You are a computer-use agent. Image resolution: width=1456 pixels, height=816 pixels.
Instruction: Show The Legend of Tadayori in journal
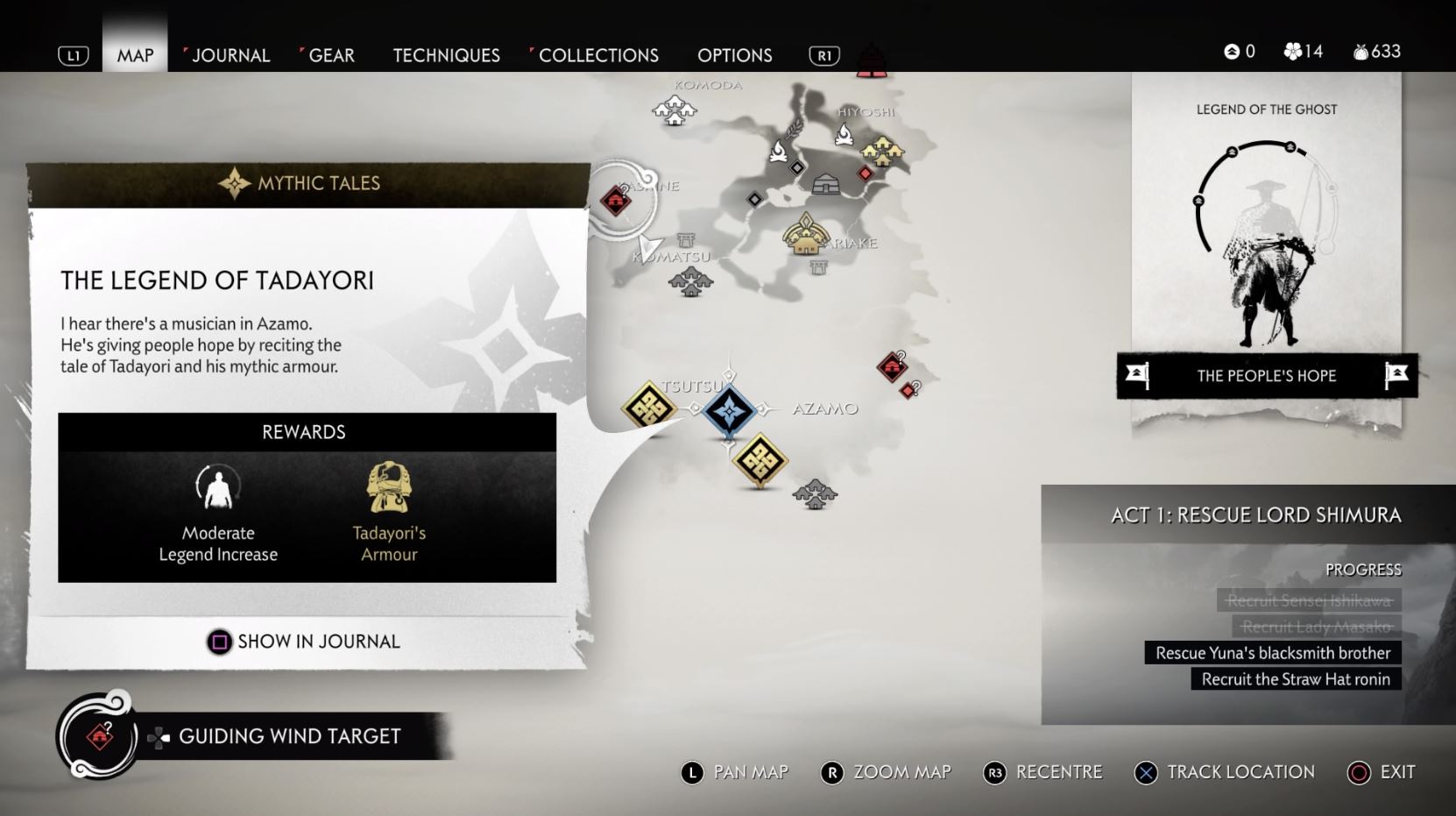pos(303,642)
